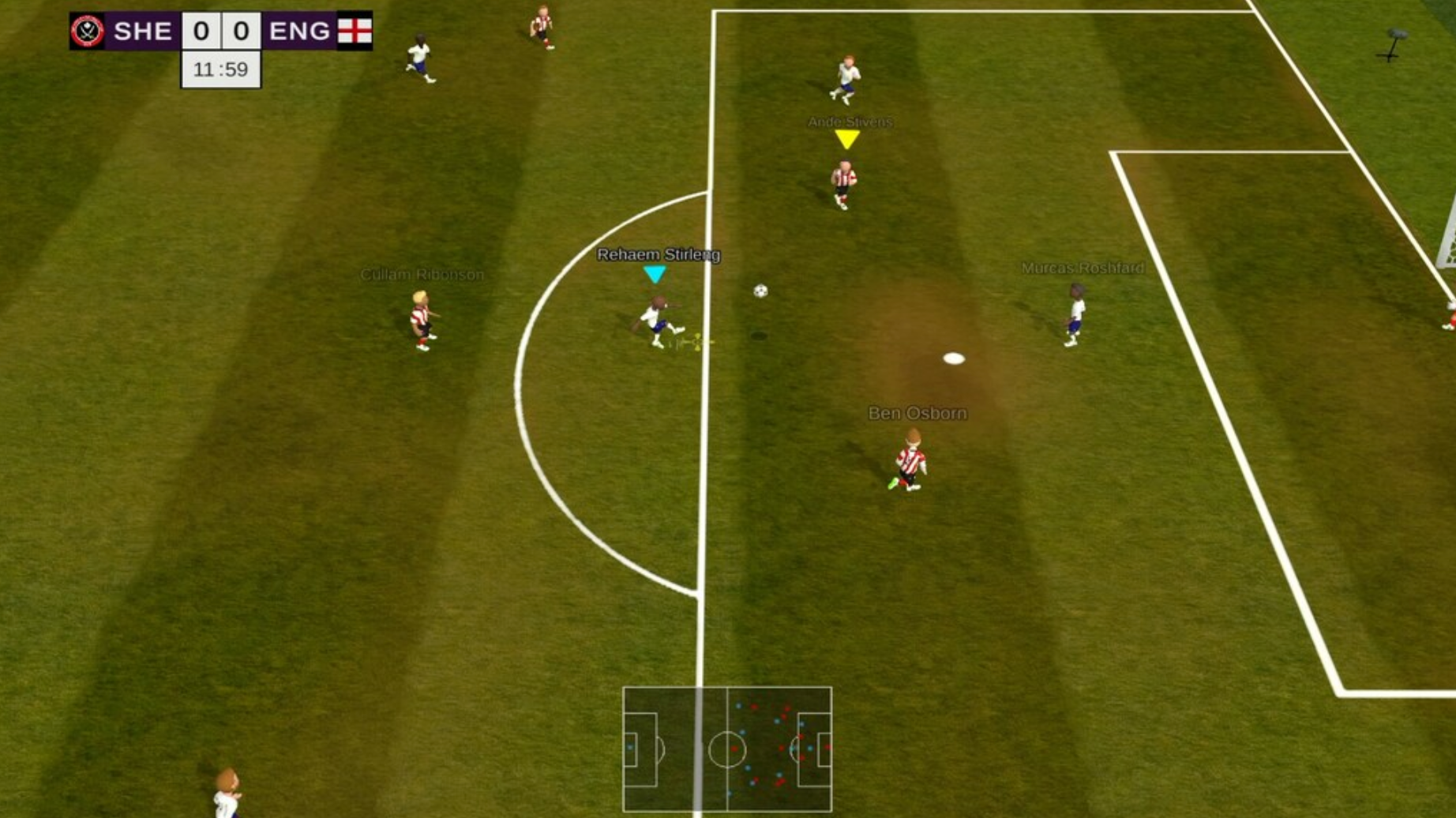Viewport: 1456px width, 818px height.
Task: Click the Sheffield United club badge
Action: pyautogui.click(x=89, y=32)
